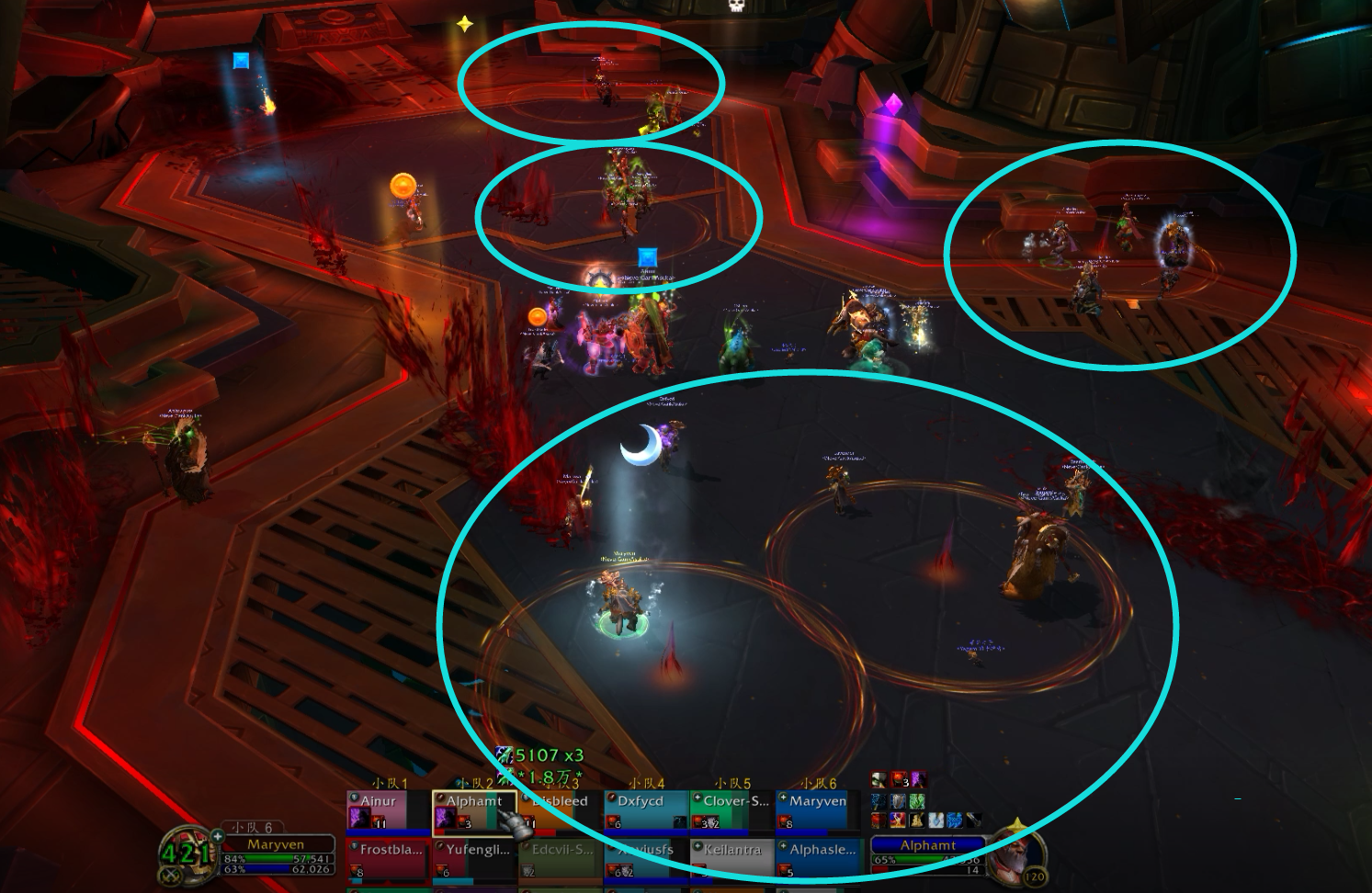The height and width of the screenshot is (893, 1372).
Task: Target Keilantra in the raid frames
Action: pos(731,860)
